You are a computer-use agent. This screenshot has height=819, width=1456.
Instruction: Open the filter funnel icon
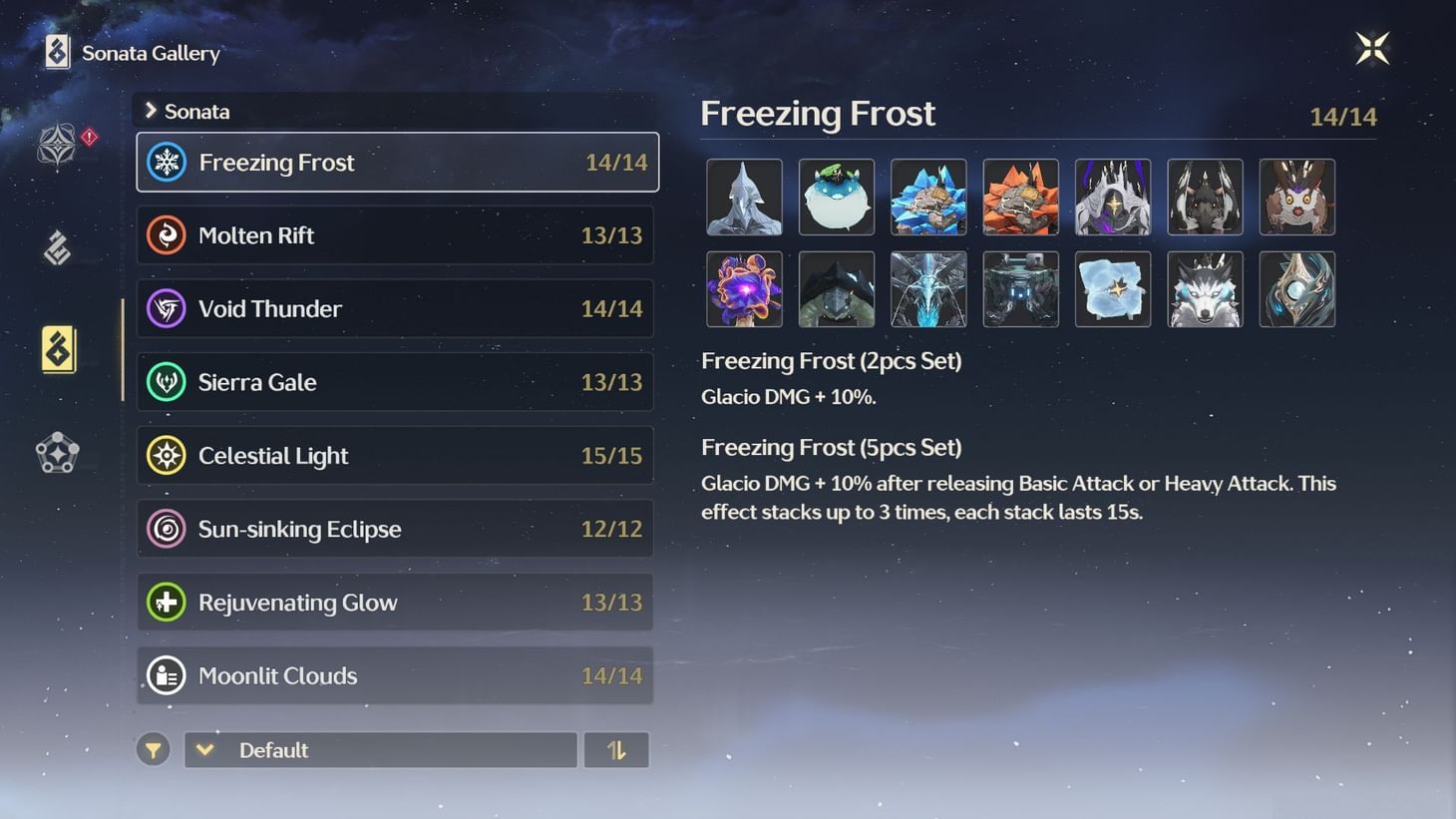click(153, 749)
